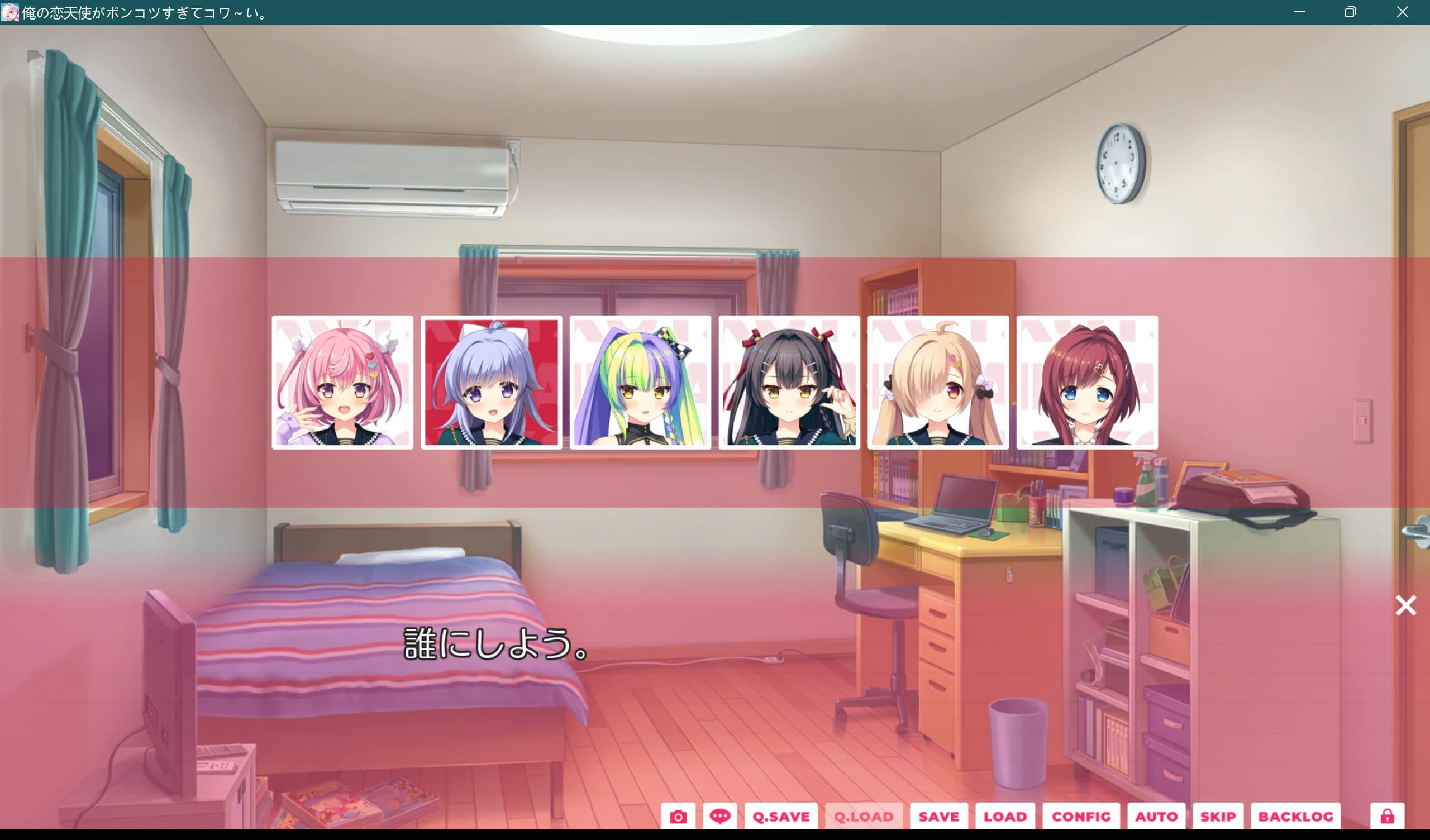Choose the green and purple ponytail girl

pos(641,383)
